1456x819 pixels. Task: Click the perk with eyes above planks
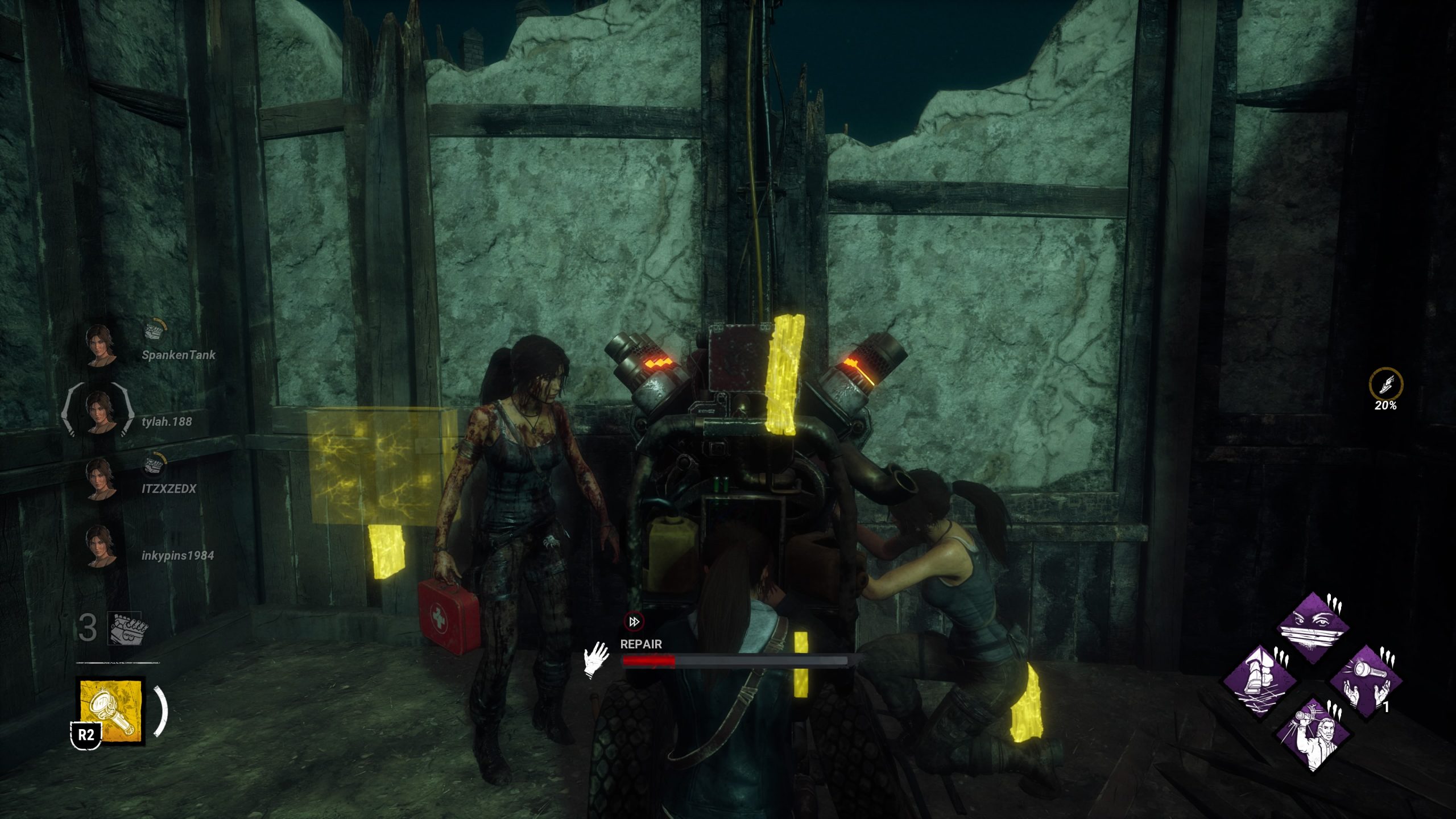[1313, 628]
